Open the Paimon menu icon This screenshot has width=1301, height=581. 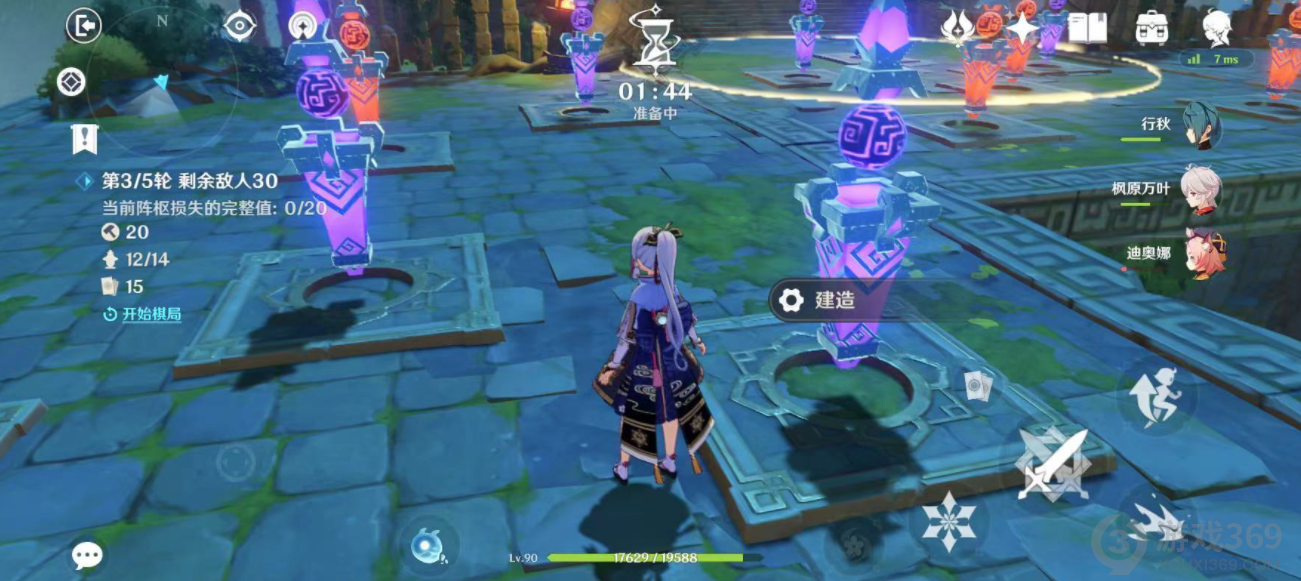[x=1217, y=27]
